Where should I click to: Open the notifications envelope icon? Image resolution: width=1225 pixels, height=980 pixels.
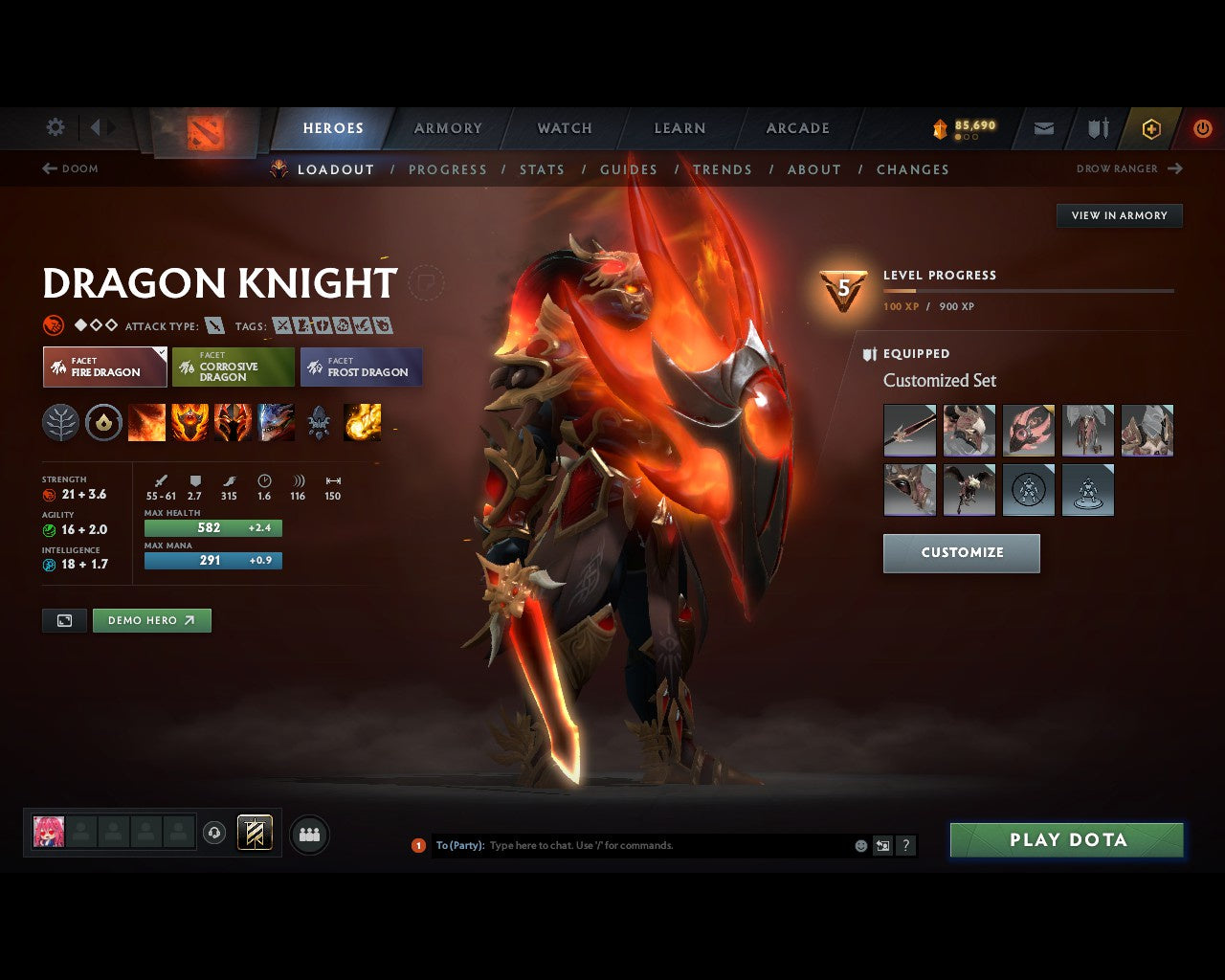1043,128
